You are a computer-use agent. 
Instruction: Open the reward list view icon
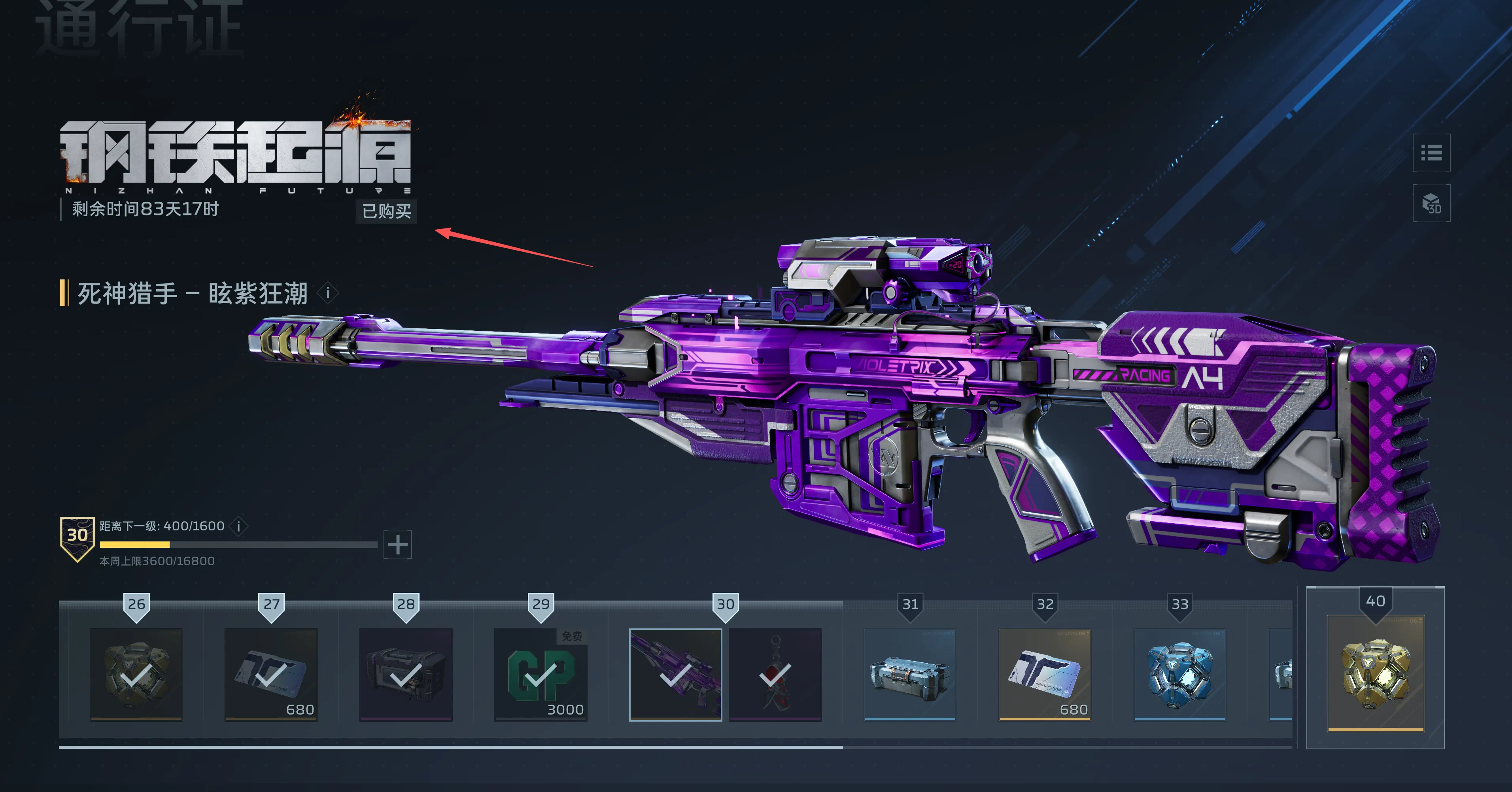(x=1431, y=153)
